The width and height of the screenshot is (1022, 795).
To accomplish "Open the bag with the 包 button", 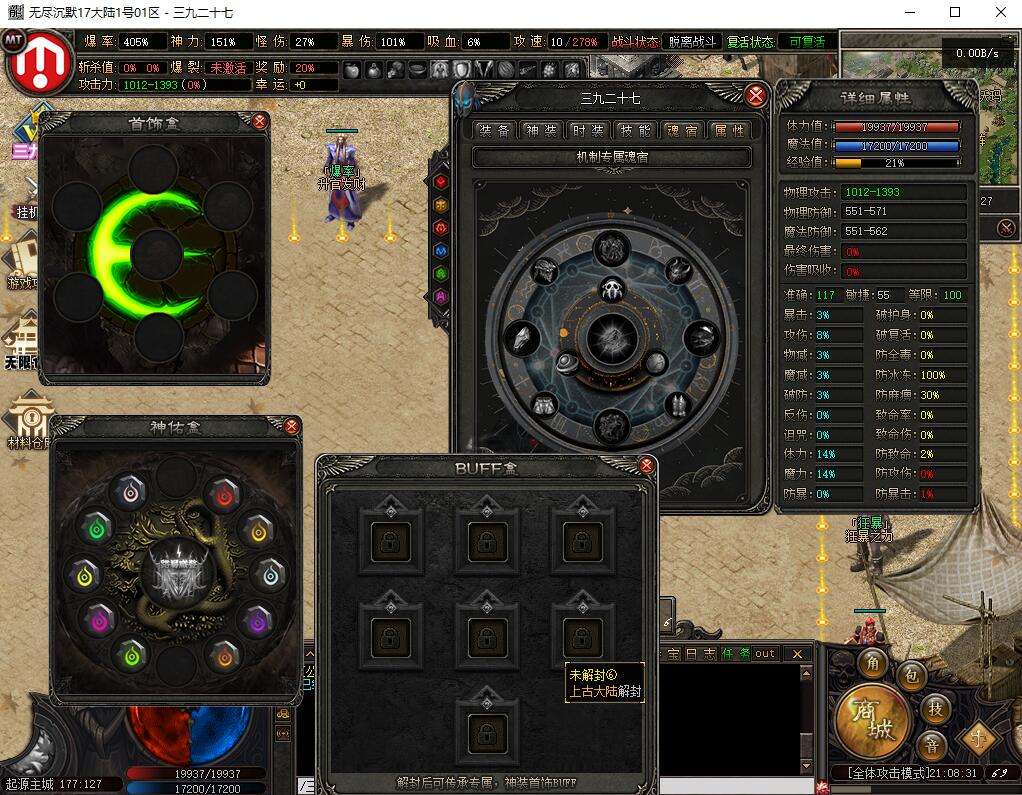I will (910, 676).
